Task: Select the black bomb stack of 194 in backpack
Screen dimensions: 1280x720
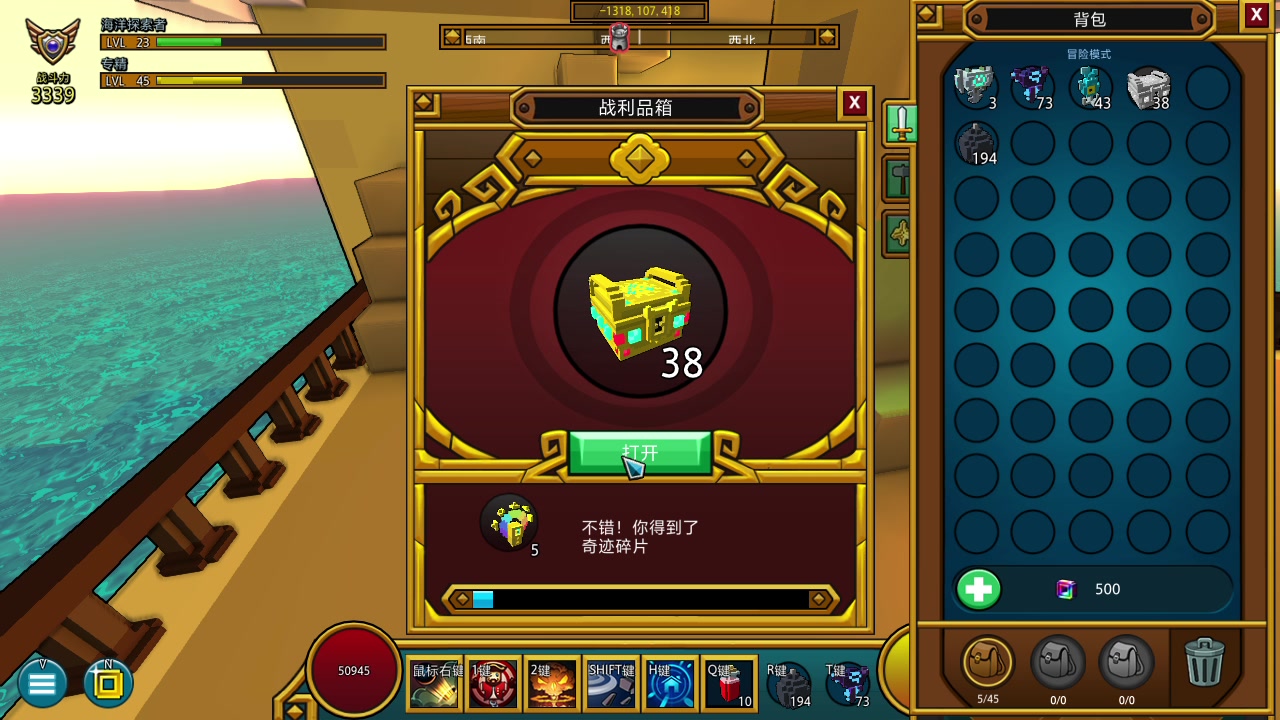Action: (975, 145)
